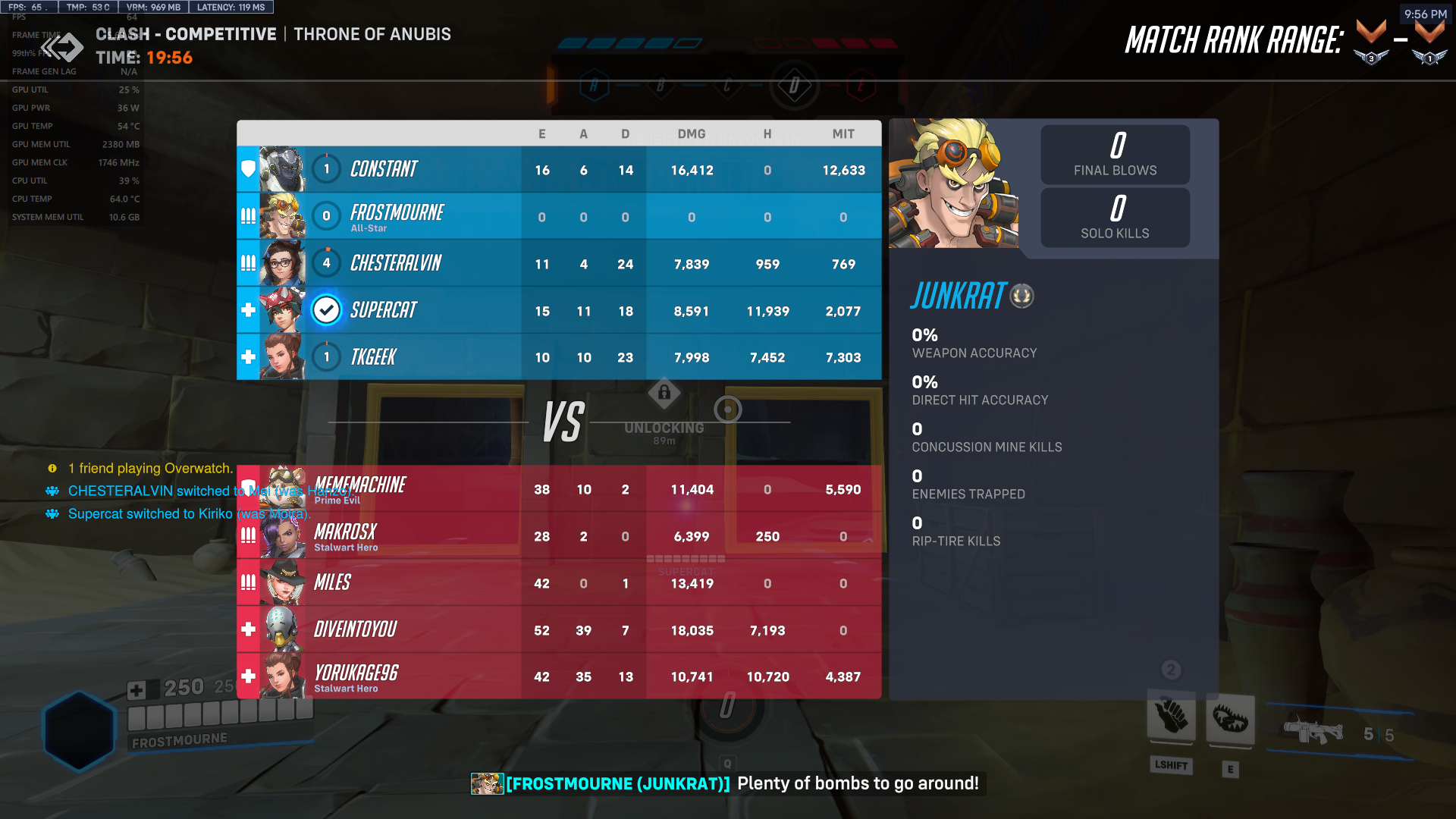
Task: Select the THRONE OF ANUBIS map title
Action: [372, 33]
